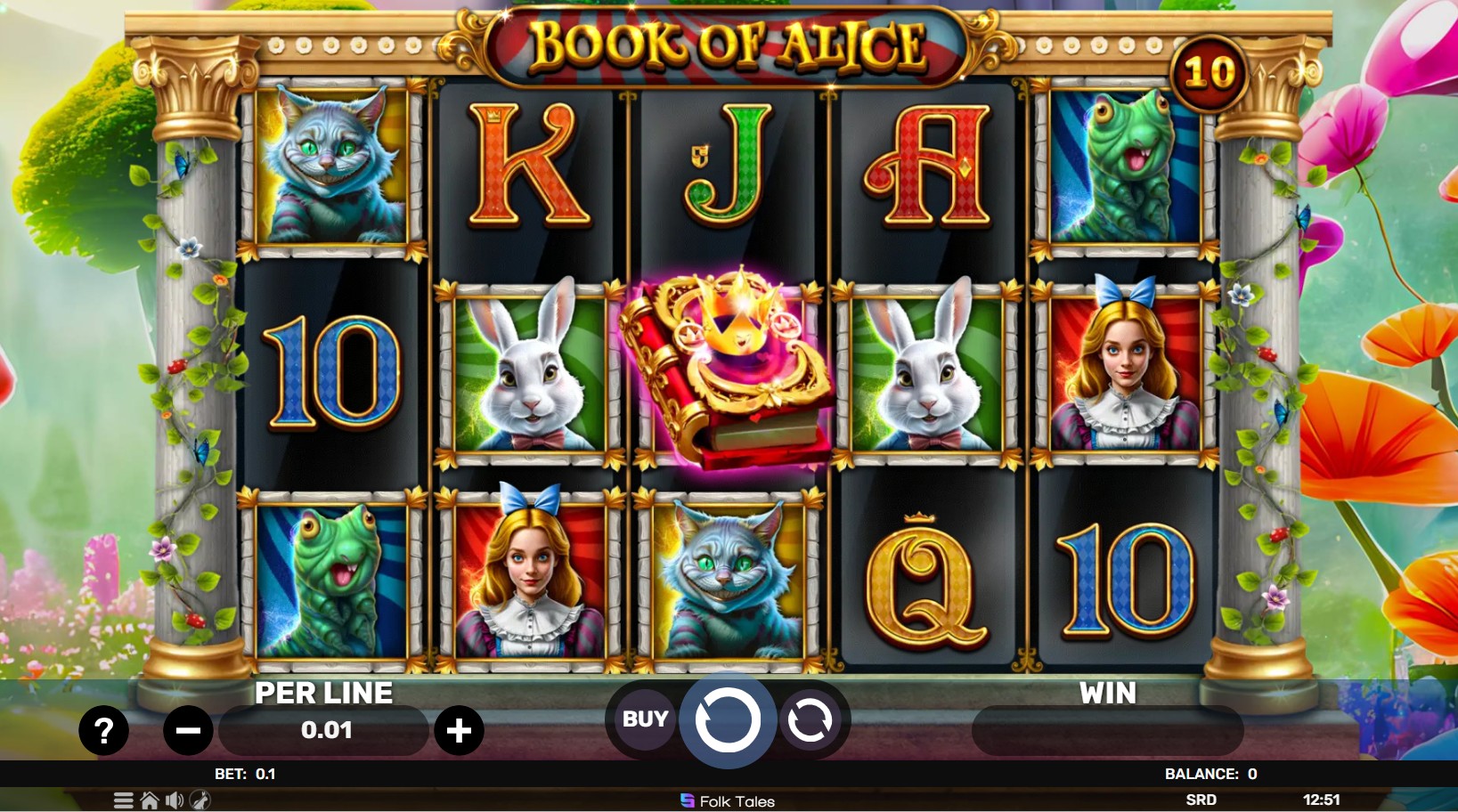Increase bet with the plus stepper

[460, 730]
